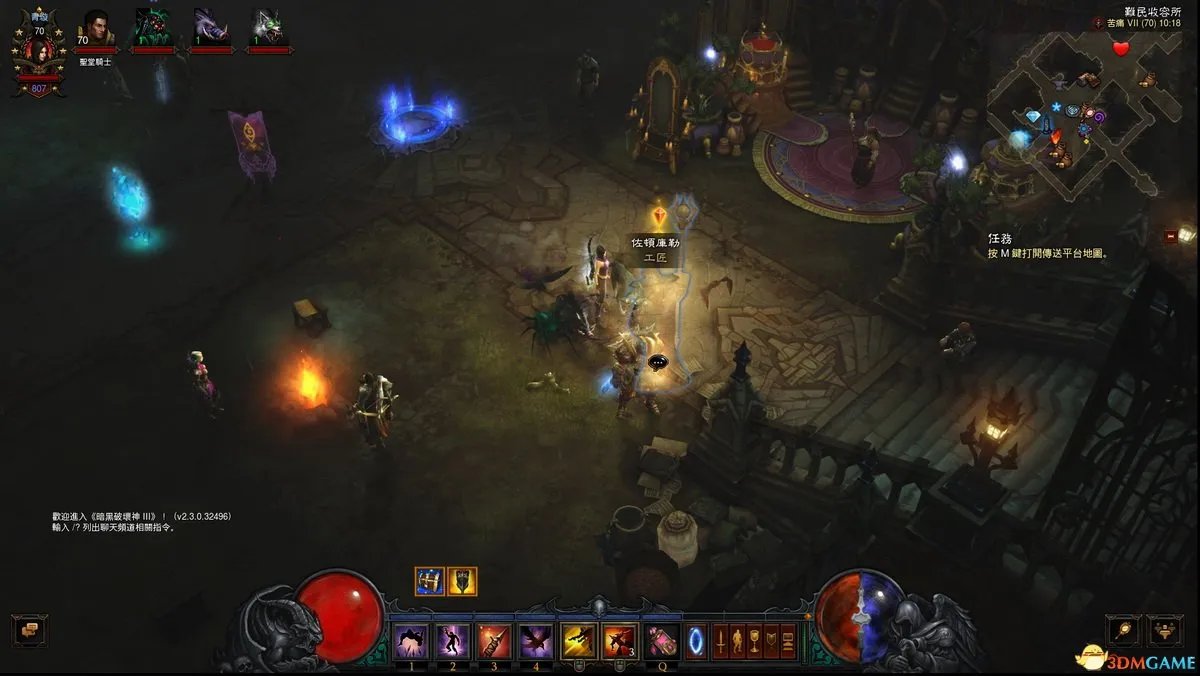This screenshot has height=676, width=1200.
Task: Cast the bat companion skill
Action: [x=535, y=640]
